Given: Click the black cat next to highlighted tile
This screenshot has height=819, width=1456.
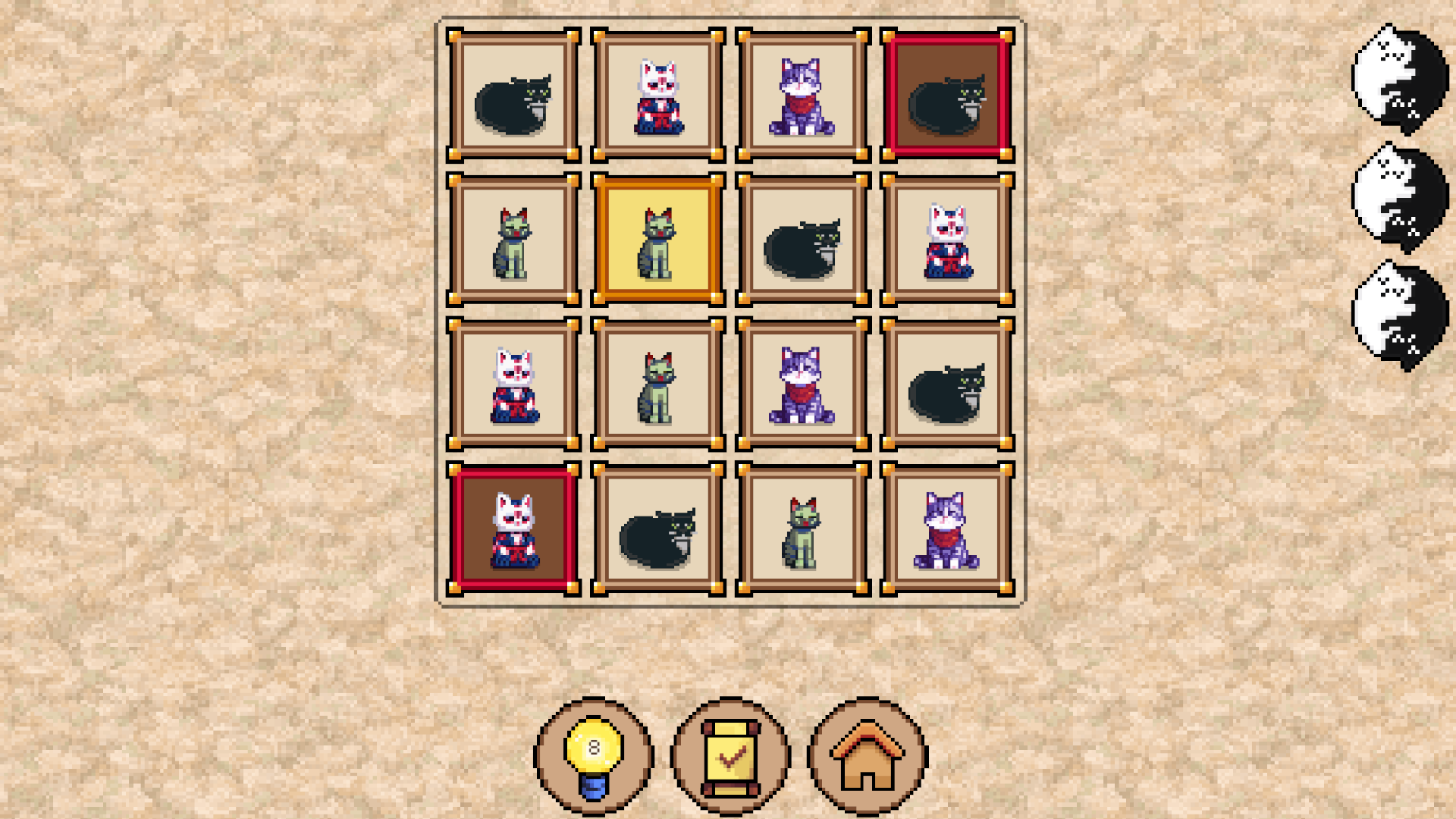Looking at the screenshot, I should [x=802, y=239].
